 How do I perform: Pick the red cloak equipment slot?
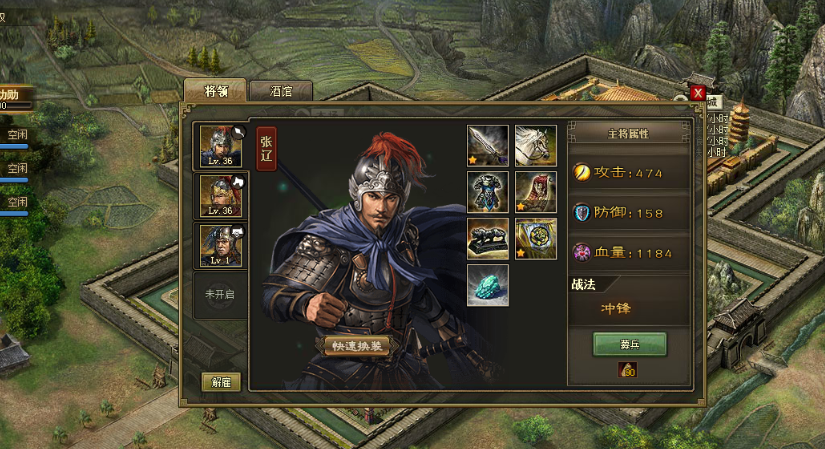[535, 192]
